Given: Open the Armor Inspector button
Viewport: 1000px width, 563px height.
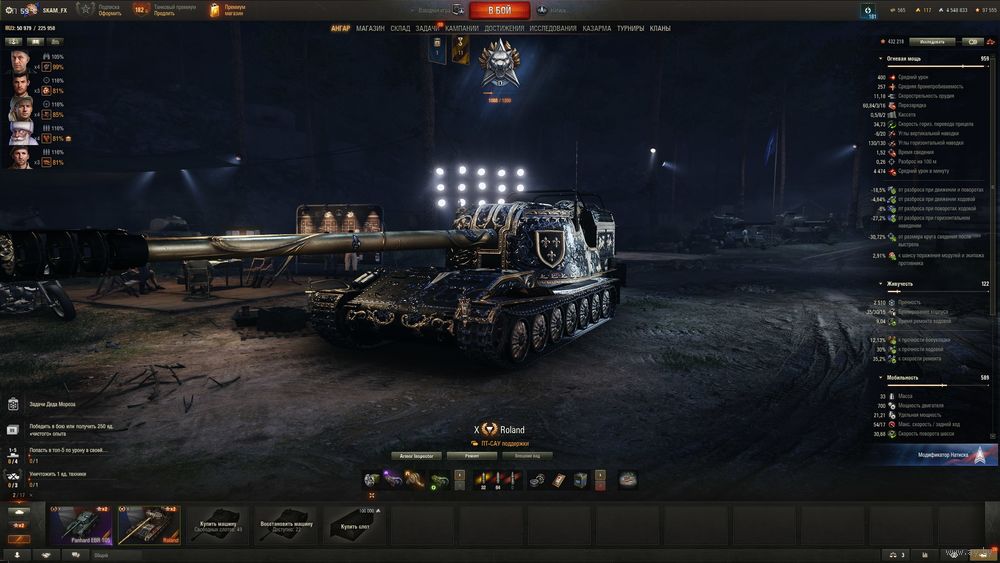Looking at the screenshot, I should 417,456.
